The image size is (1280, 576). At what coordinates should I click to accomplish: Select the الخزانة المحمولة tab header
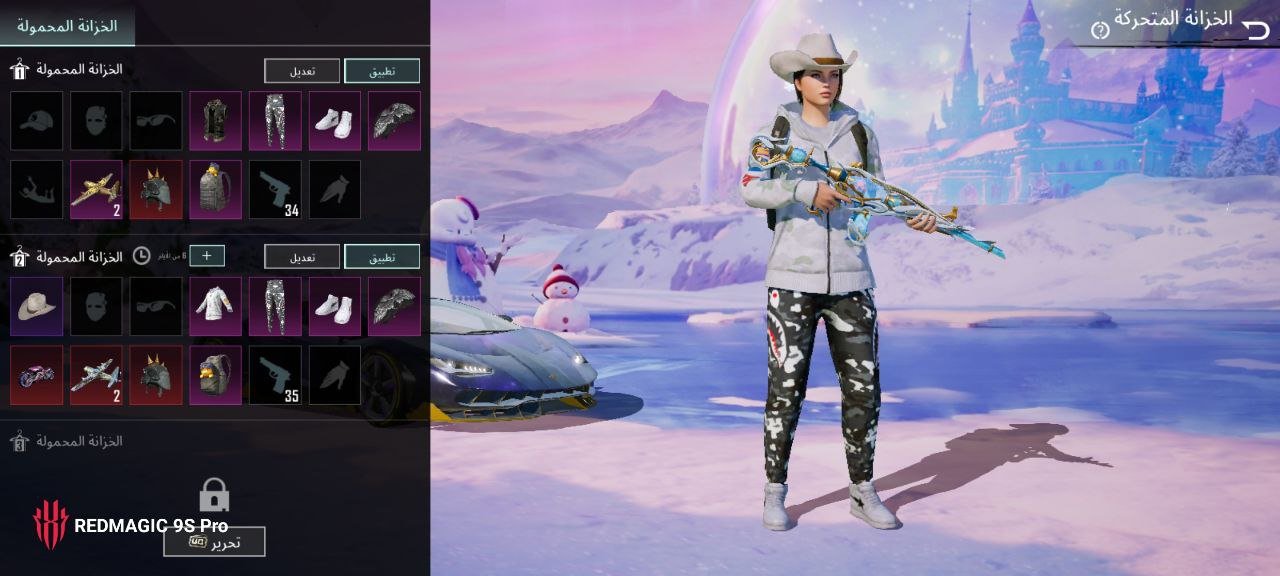pyautogui.click(x=67, y=26)
